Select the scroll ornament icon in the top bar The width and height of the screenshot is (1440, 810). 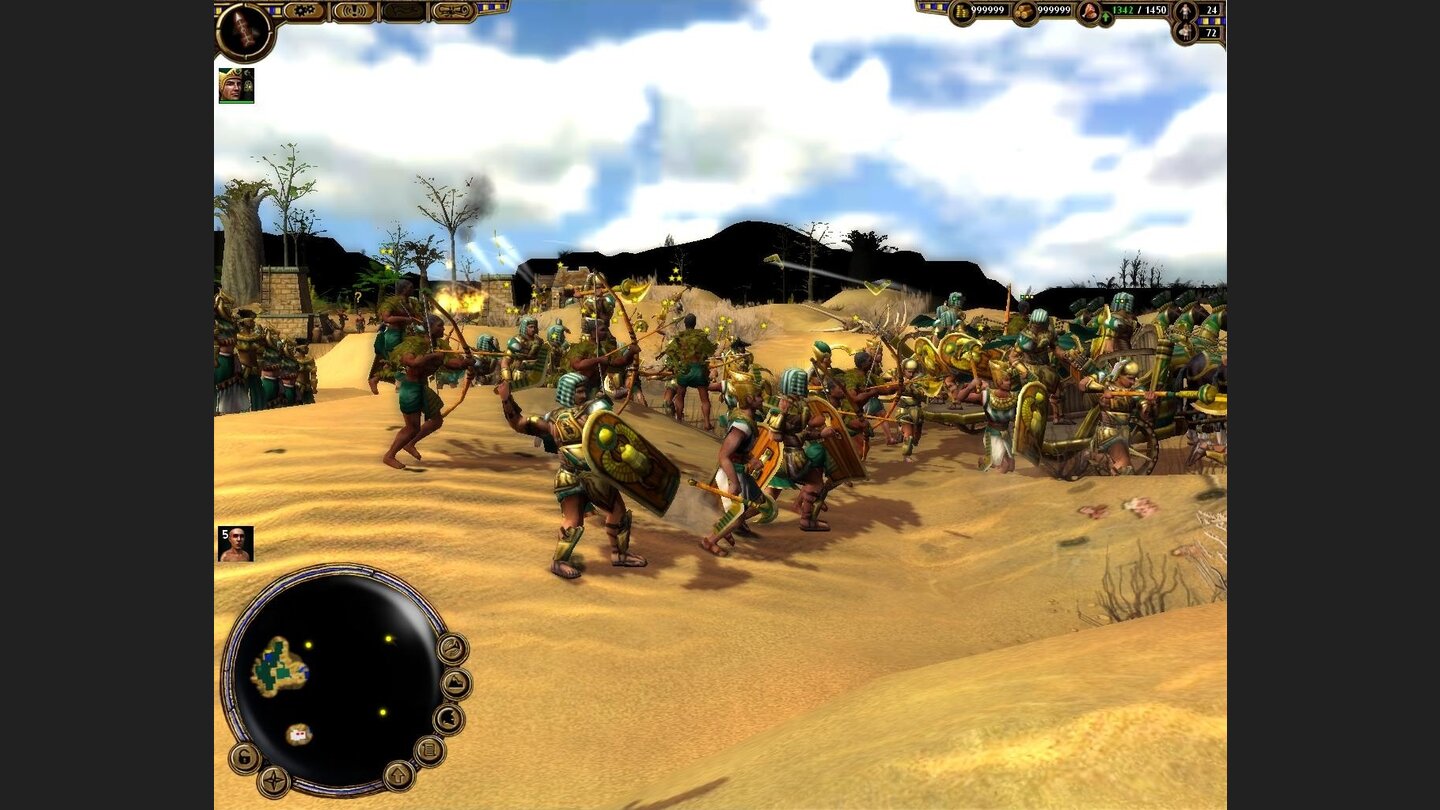pyautogui.click(x=453, y=10)
